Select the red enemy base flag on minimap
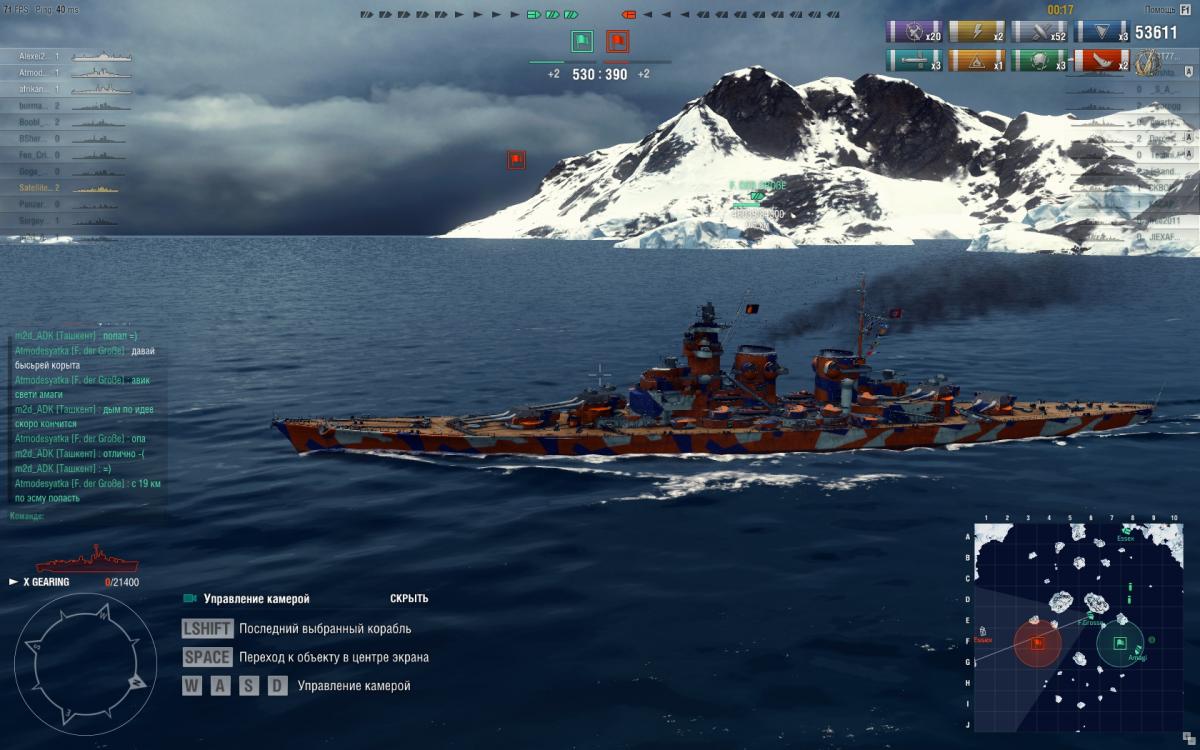 coord(1037,643)
